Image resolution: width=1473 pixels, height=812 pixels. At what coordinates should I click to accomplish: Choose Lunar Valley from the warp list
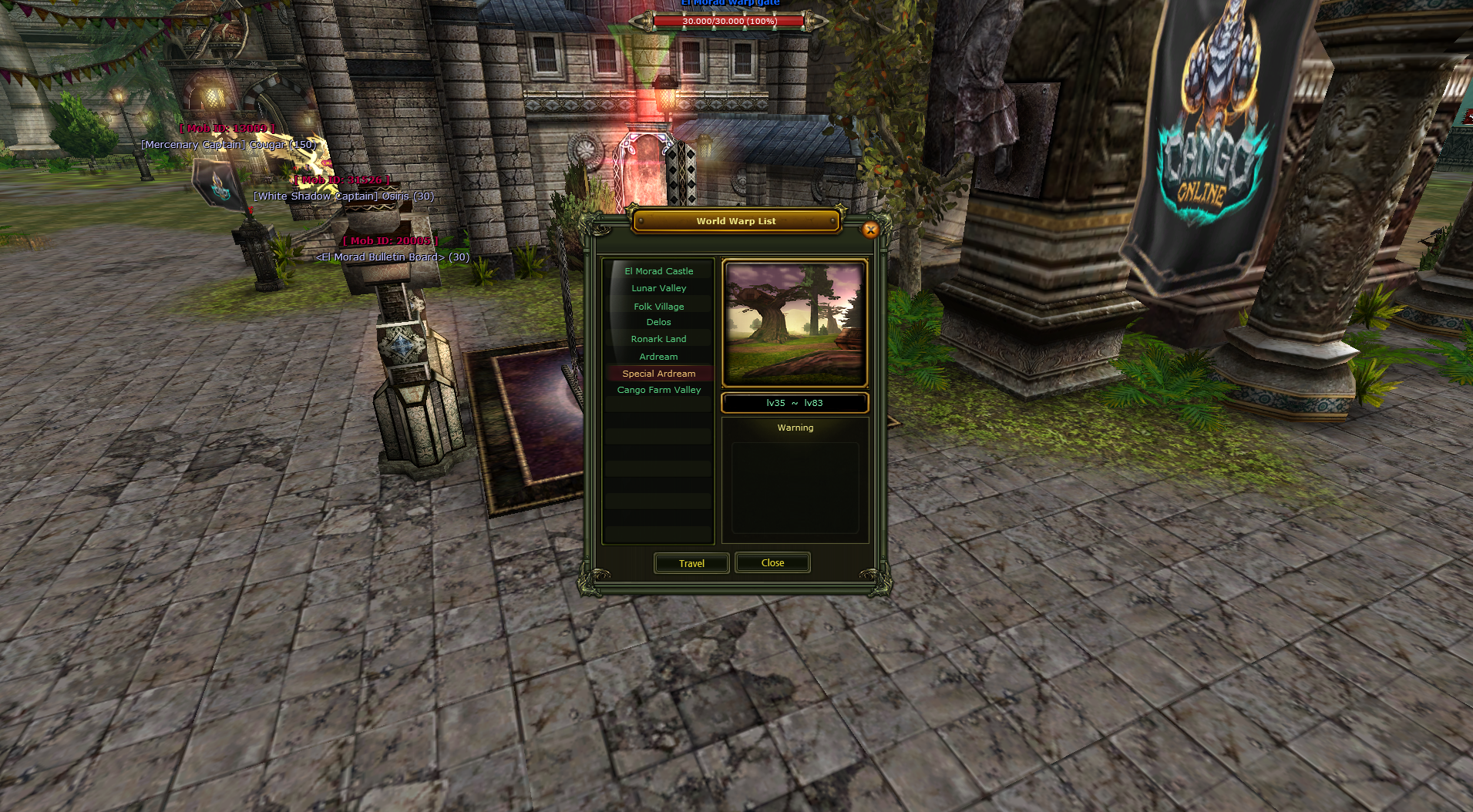pos(658,288)
